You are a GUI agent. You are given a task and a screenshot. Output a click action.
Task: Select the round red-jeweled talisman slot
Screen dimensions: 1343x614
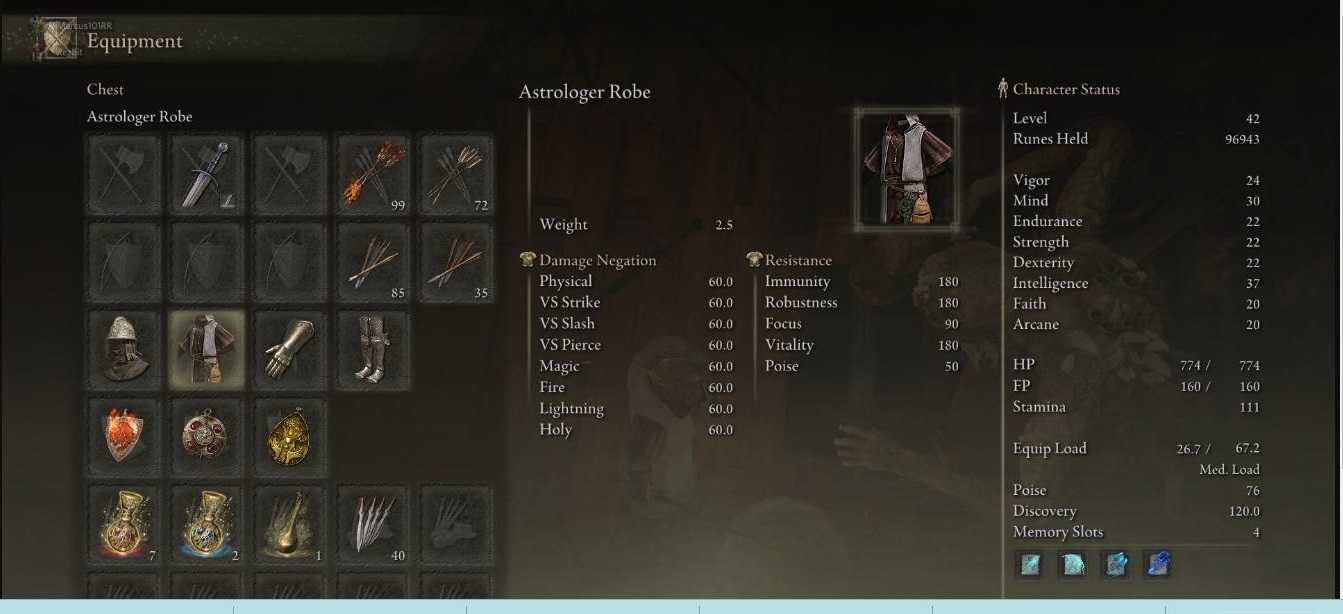(207, 436)
